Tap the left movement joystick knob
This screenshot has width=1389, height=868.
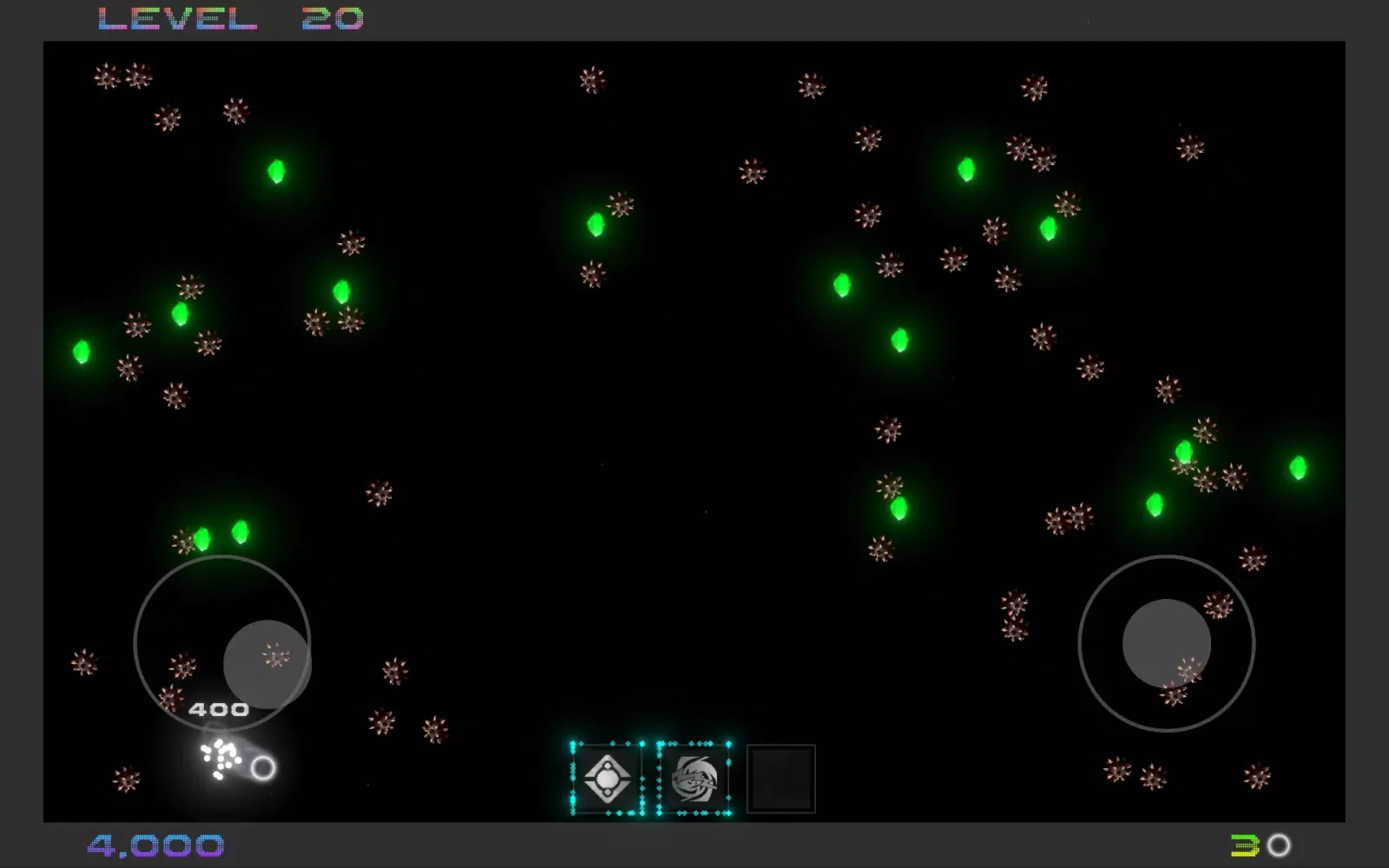(267, 663)
